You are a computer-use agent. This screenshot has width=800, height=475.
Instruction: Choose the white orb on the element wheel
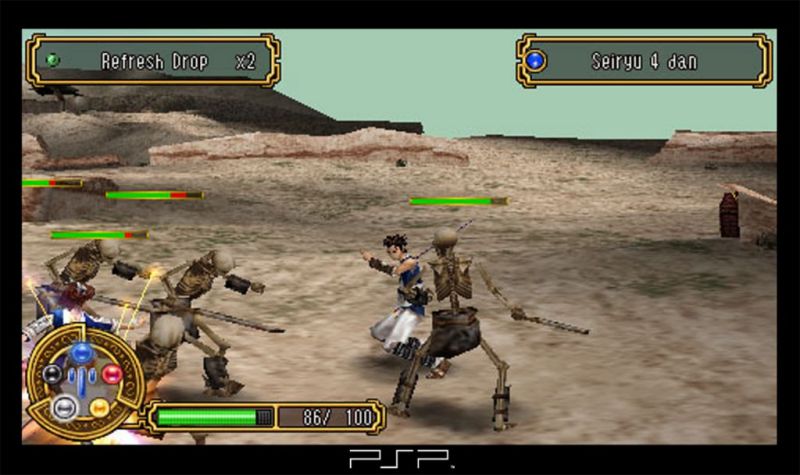[x=64, y=406]
